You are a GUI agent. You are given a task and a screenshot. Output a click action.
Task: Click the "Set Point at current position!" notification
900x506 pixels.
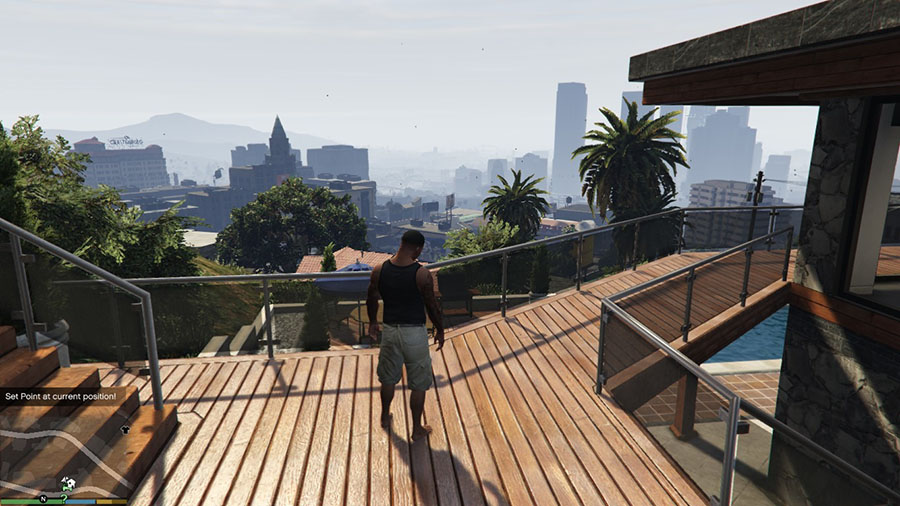coord(60,397)
